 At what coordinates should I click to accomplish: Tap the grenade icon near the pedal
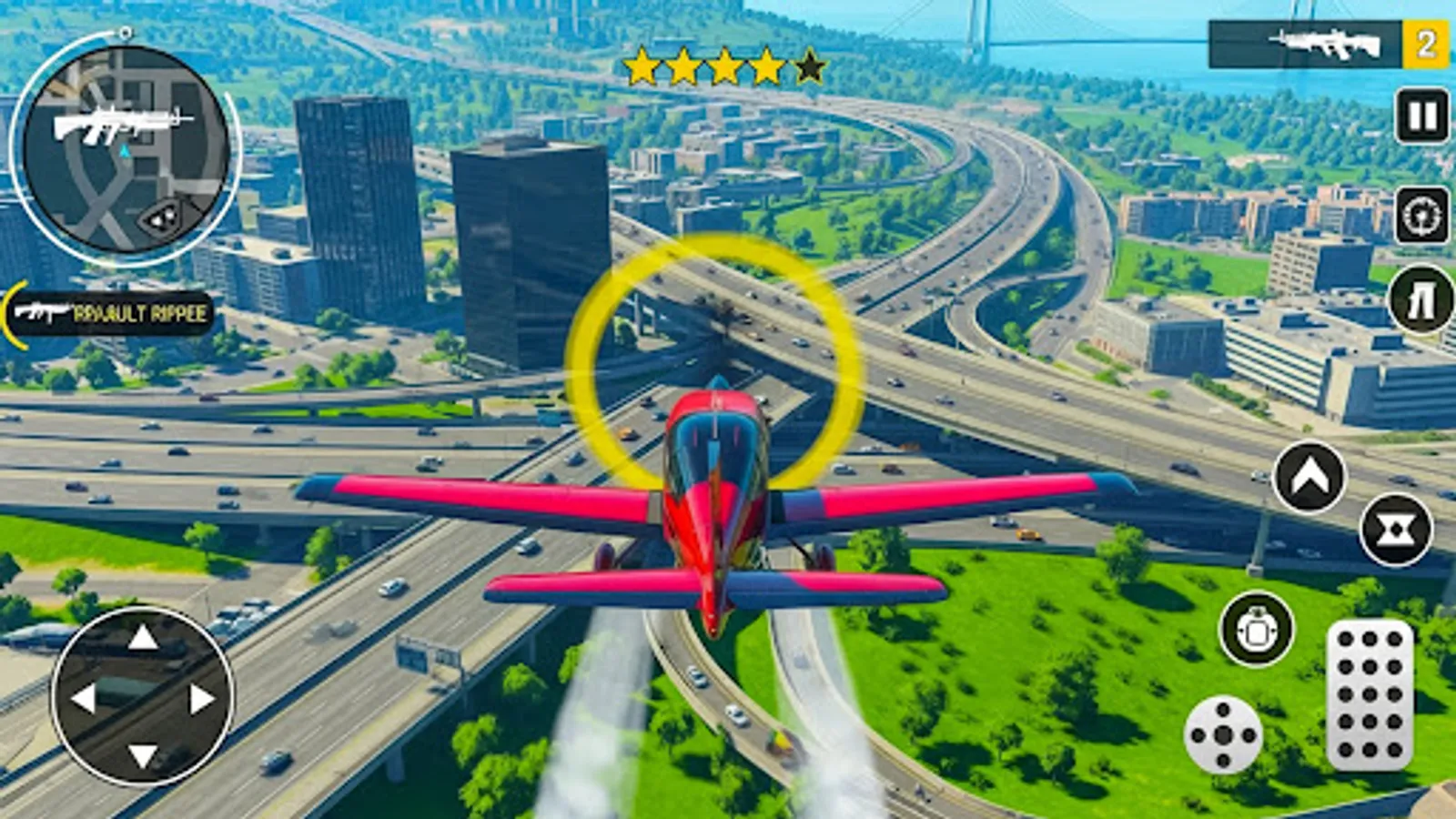click(x=1254, y=628)
